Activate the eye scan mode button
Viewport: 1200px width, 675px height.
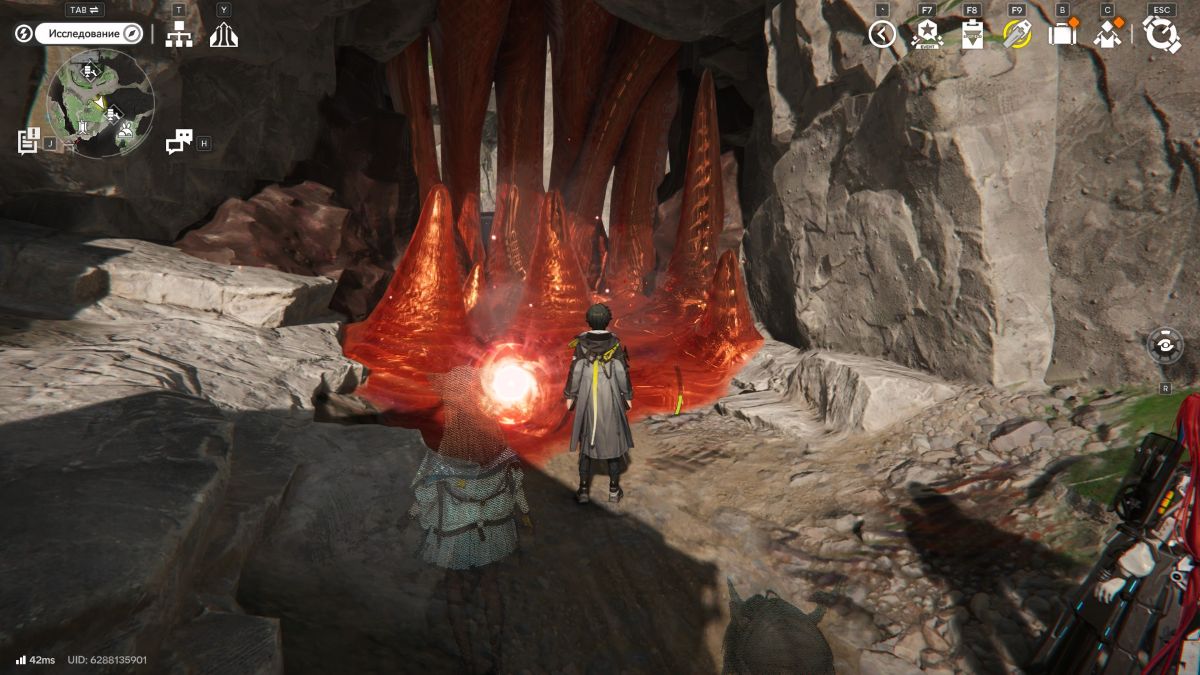tap(1165, 346)
